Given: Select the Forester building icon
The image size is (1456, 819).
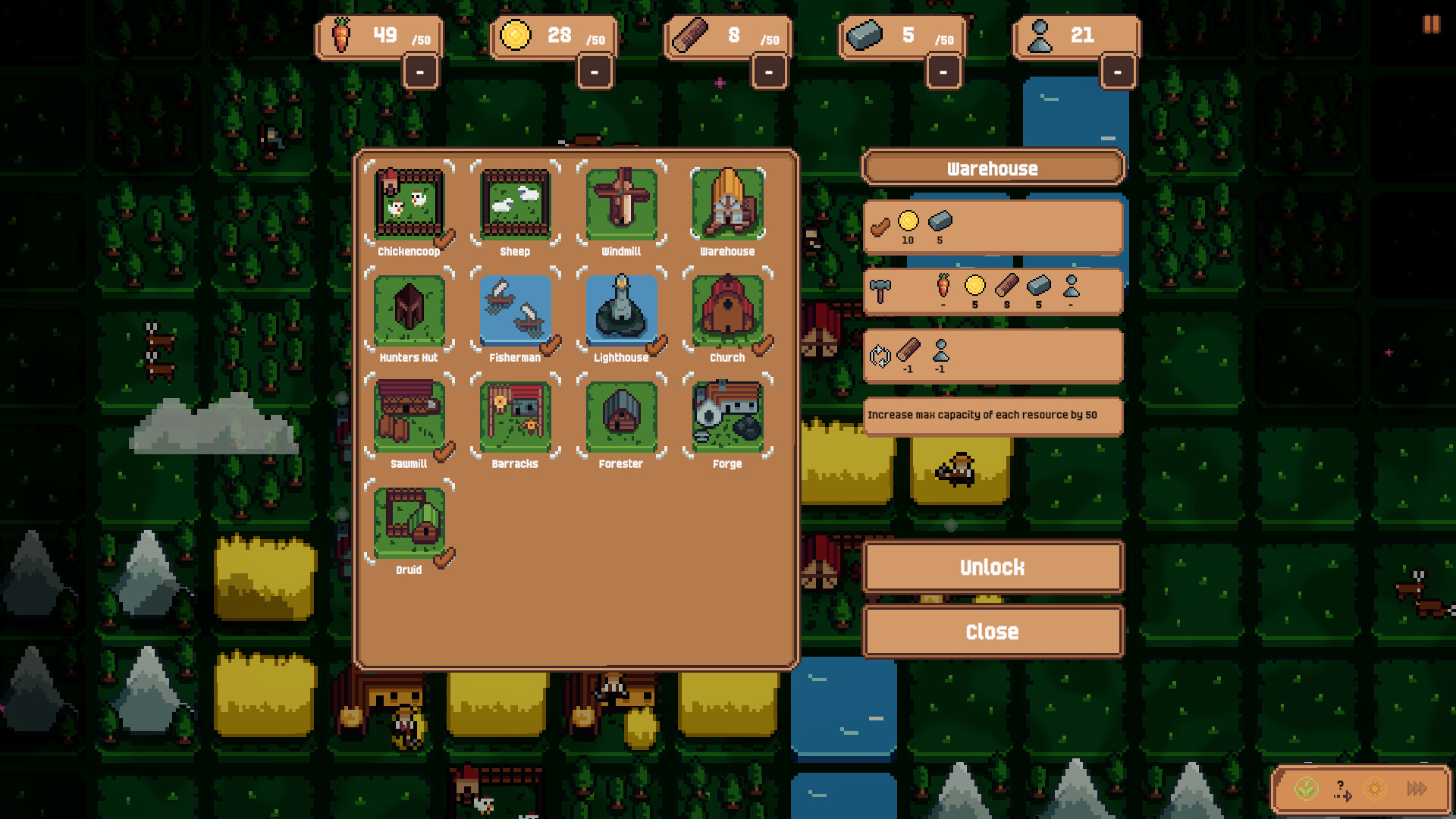Looking at the screenshot, I should tap(621, 417).
